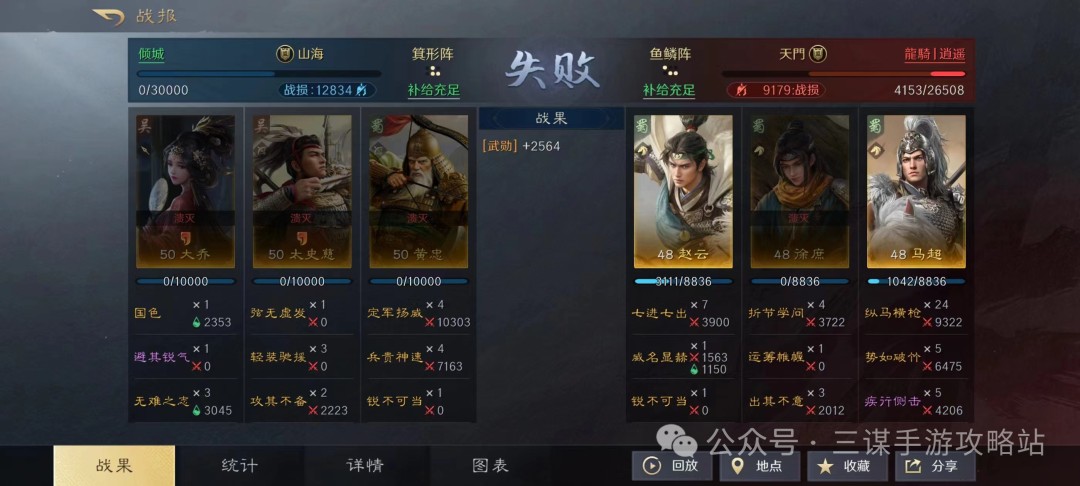The image size is (1080, 486).
Task: Choose the 太史慈 hero card
Action: pyautogui.click(x=302, y=191)
